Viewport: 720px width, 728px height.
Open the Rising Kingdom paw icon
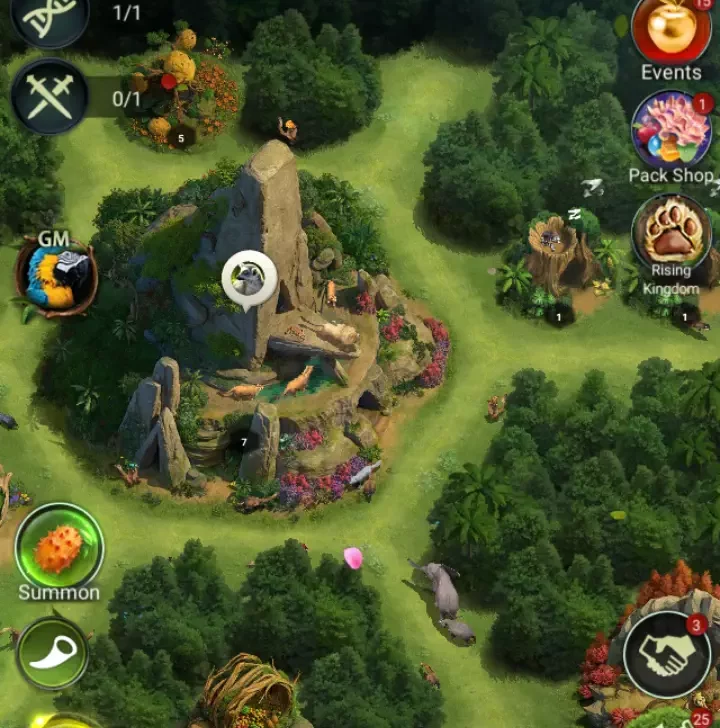point(671,231)
